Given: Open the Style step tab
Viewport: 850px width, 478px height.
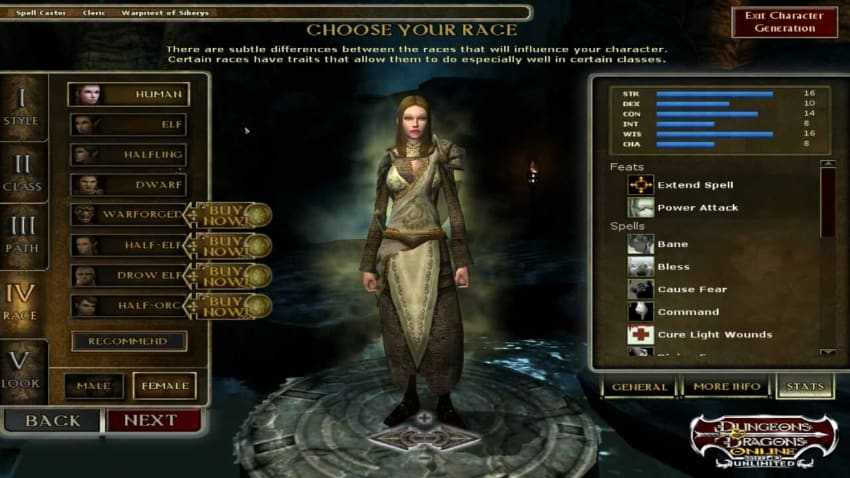Looking at the screenshot, I should click(22, 110).
